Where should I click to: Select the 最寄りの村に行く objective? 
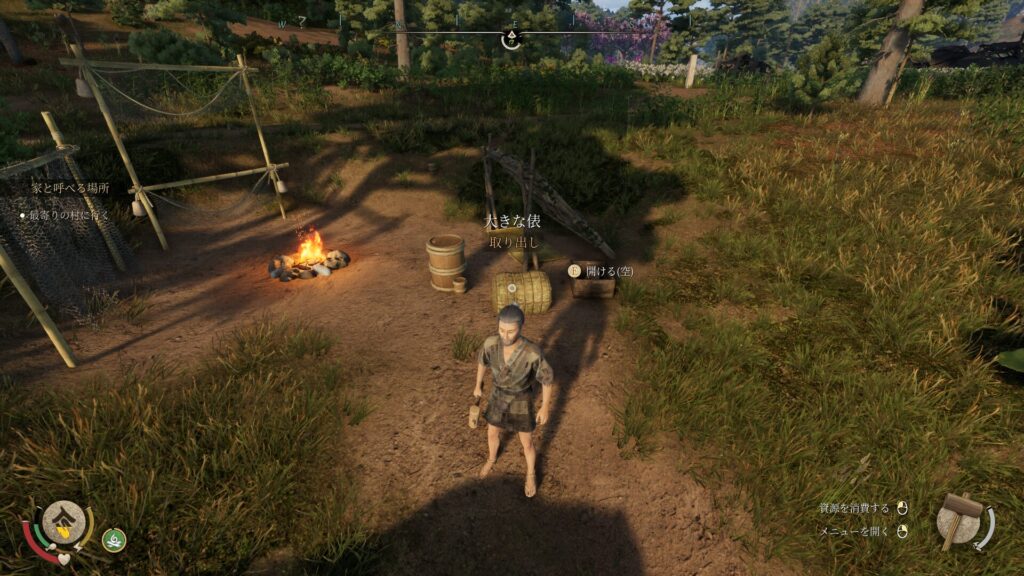click(x=69, y=214)
